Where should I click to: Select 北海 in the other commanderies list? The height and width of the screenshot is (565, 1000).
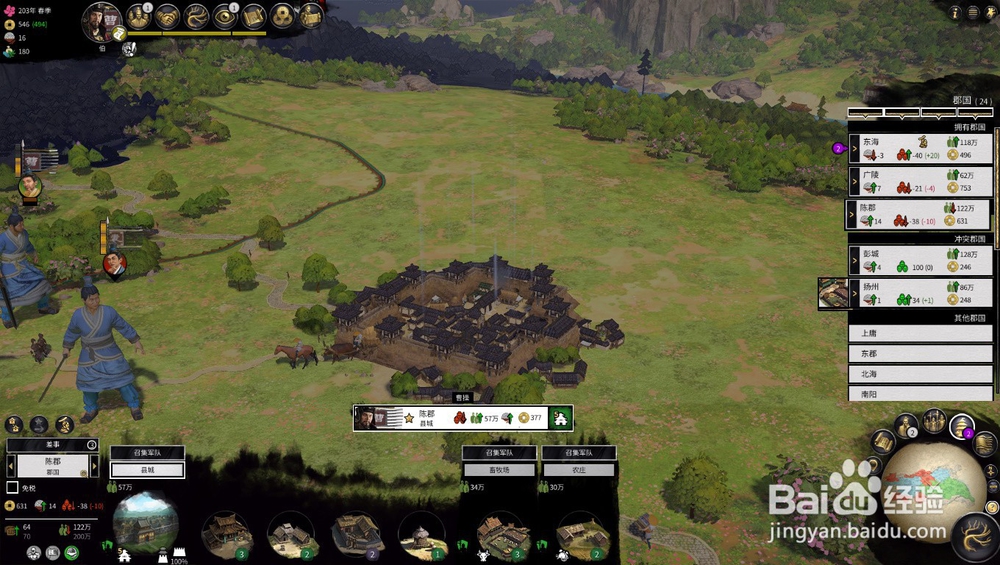tap(920, 374)
